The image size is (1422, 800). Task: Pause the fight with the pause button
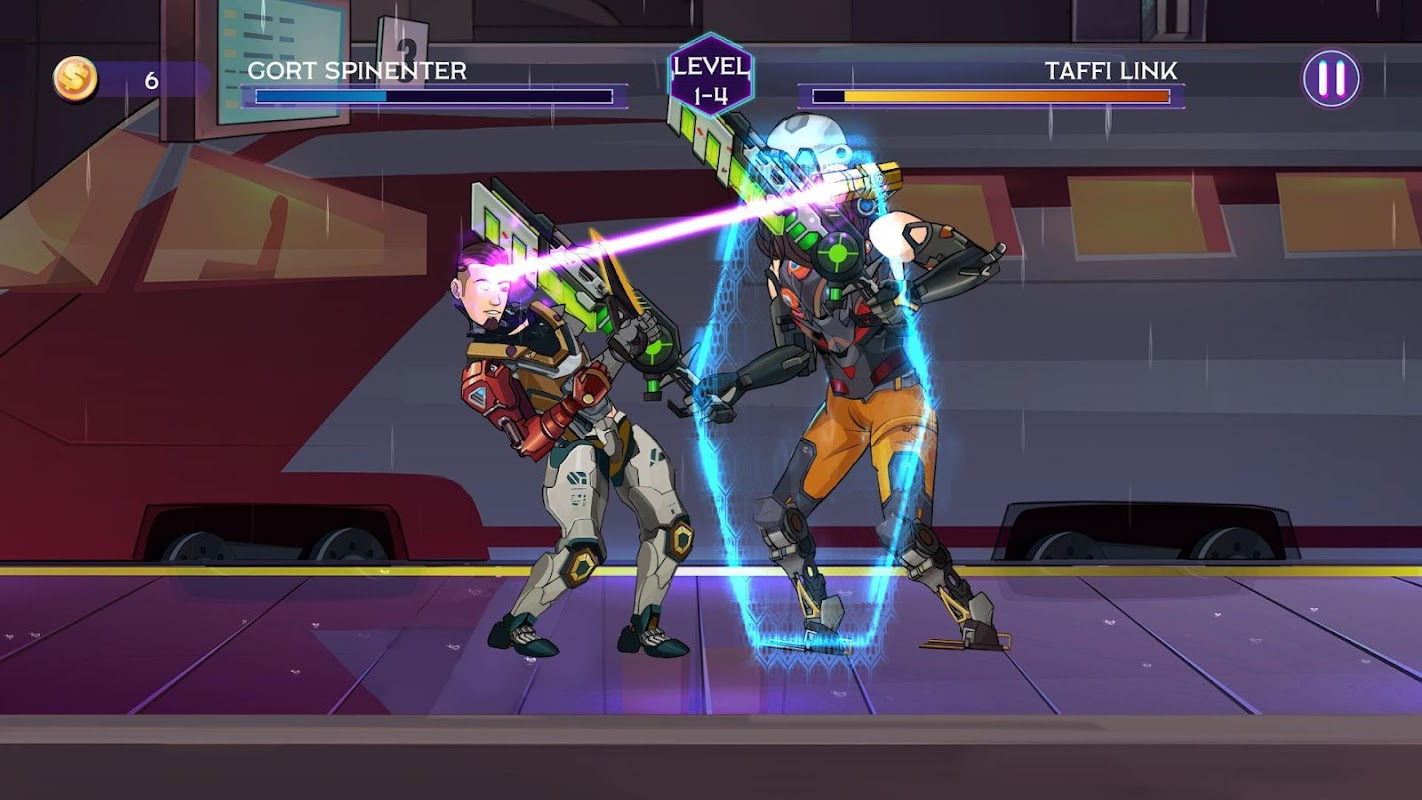[x=1331, y=78]
